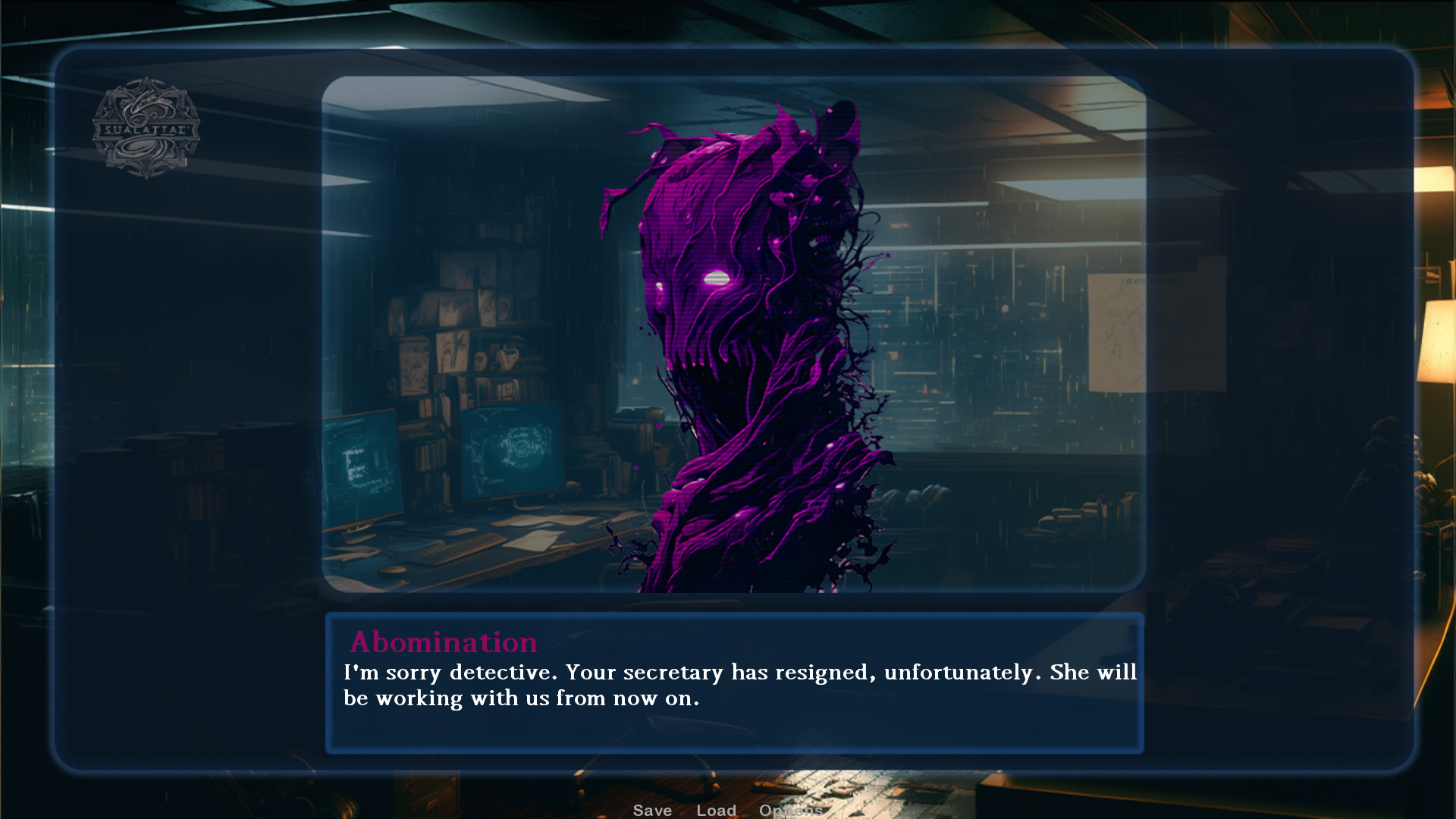Open the Options menu
The height and width of the screenshot is (819, 1456).
[x=790, y=810]
